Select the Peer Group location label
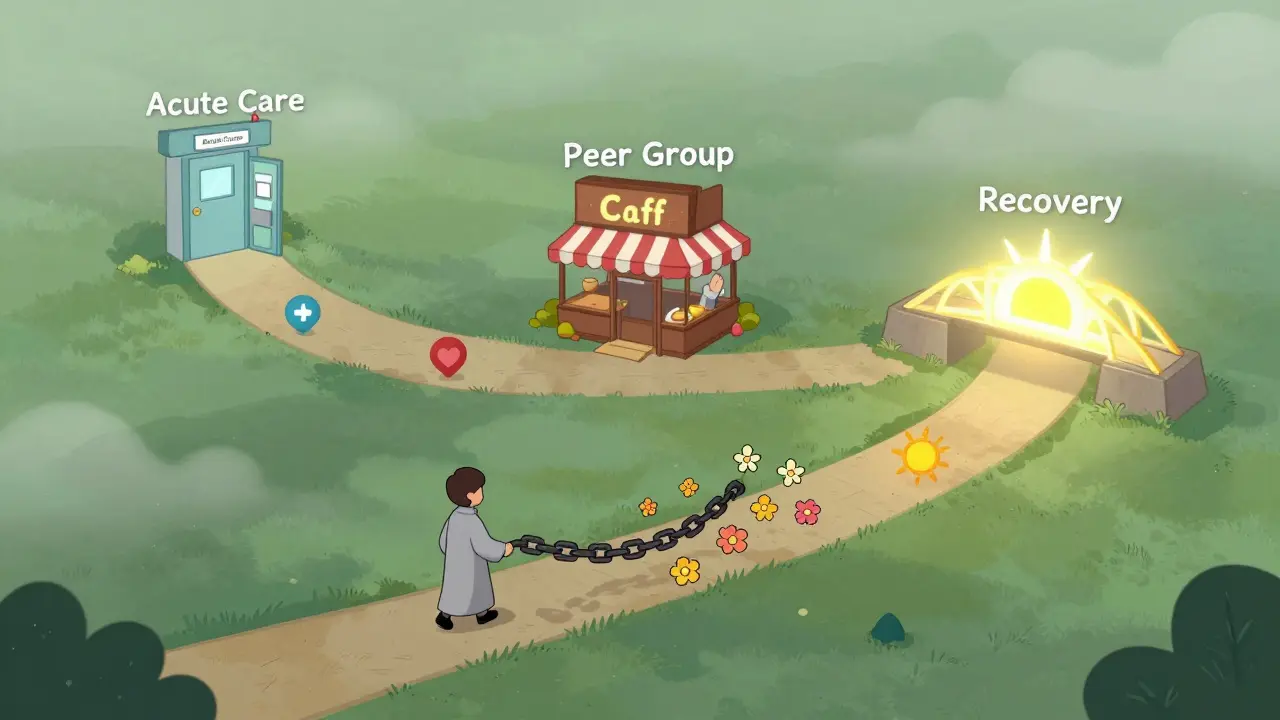The image size is (1280, 720). point(648,155)
